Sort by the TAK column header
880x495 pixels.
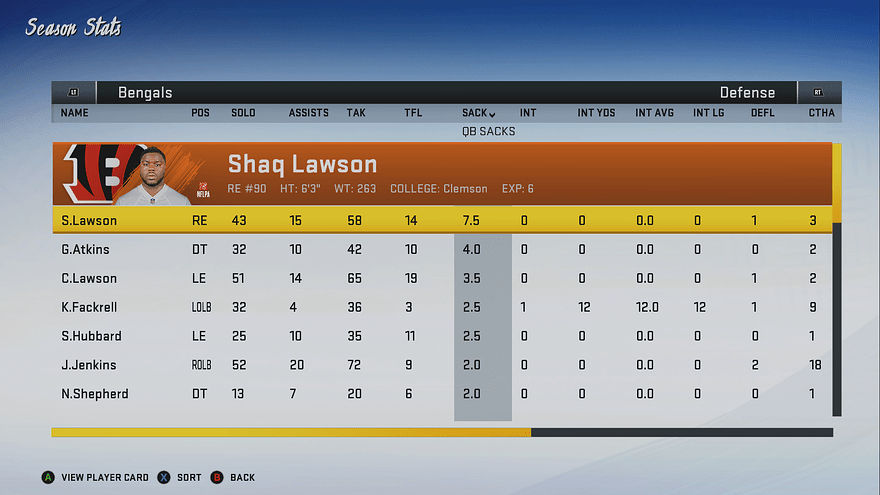pos(356,113)
